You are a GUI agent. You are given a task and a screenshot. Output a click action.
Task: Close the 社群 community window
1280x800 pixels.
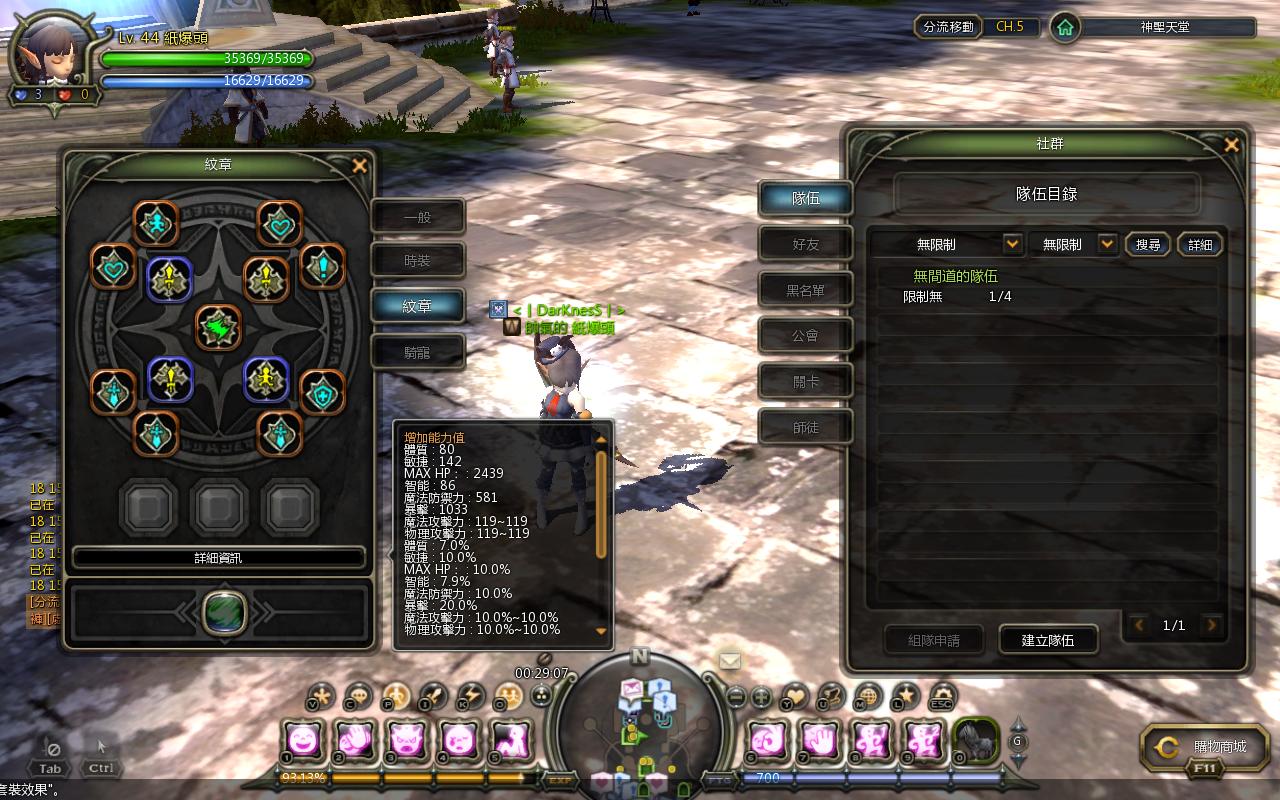(1231, 146)
